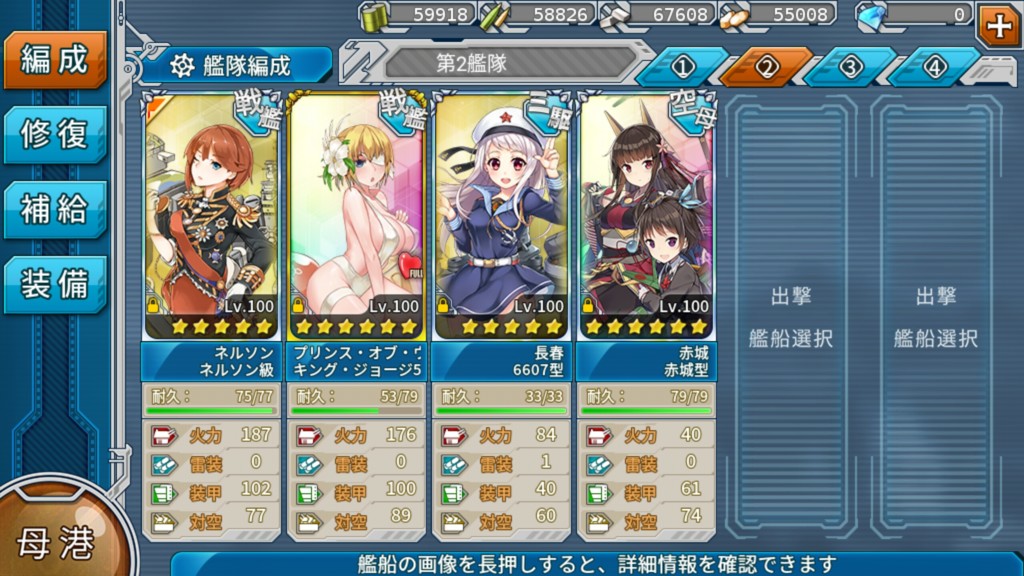Return to 母港 home port
Viewport: 1024px width, 576px height.
pos(57,541)
